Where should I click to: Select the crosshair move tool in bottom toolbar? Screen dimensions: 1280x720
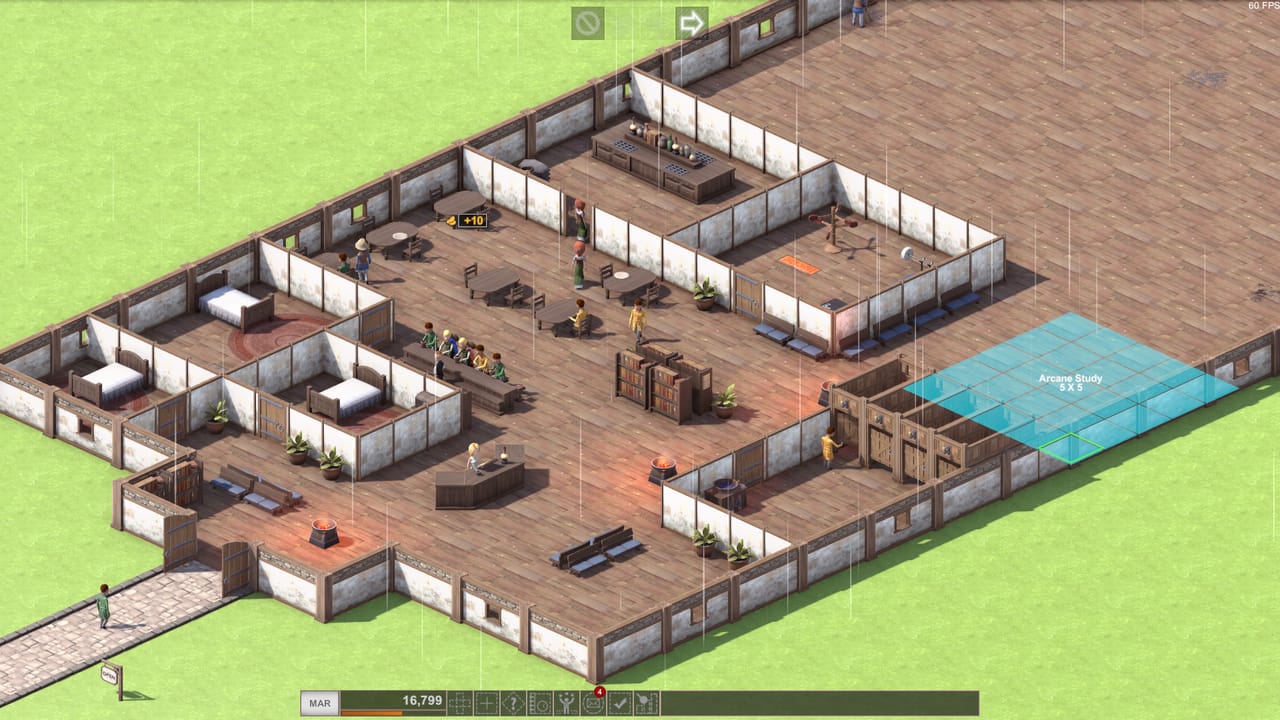point(460,701)
